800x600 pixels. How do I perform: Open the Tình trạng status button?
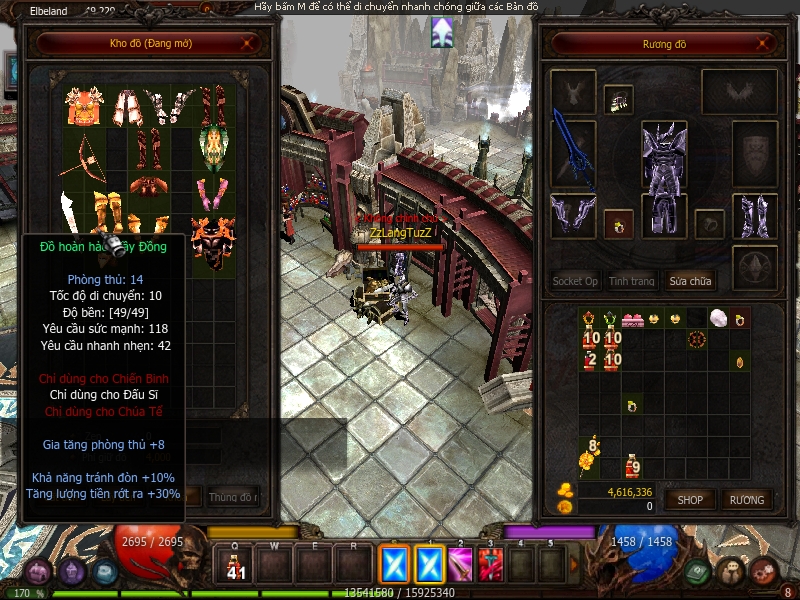click(632, 281)
